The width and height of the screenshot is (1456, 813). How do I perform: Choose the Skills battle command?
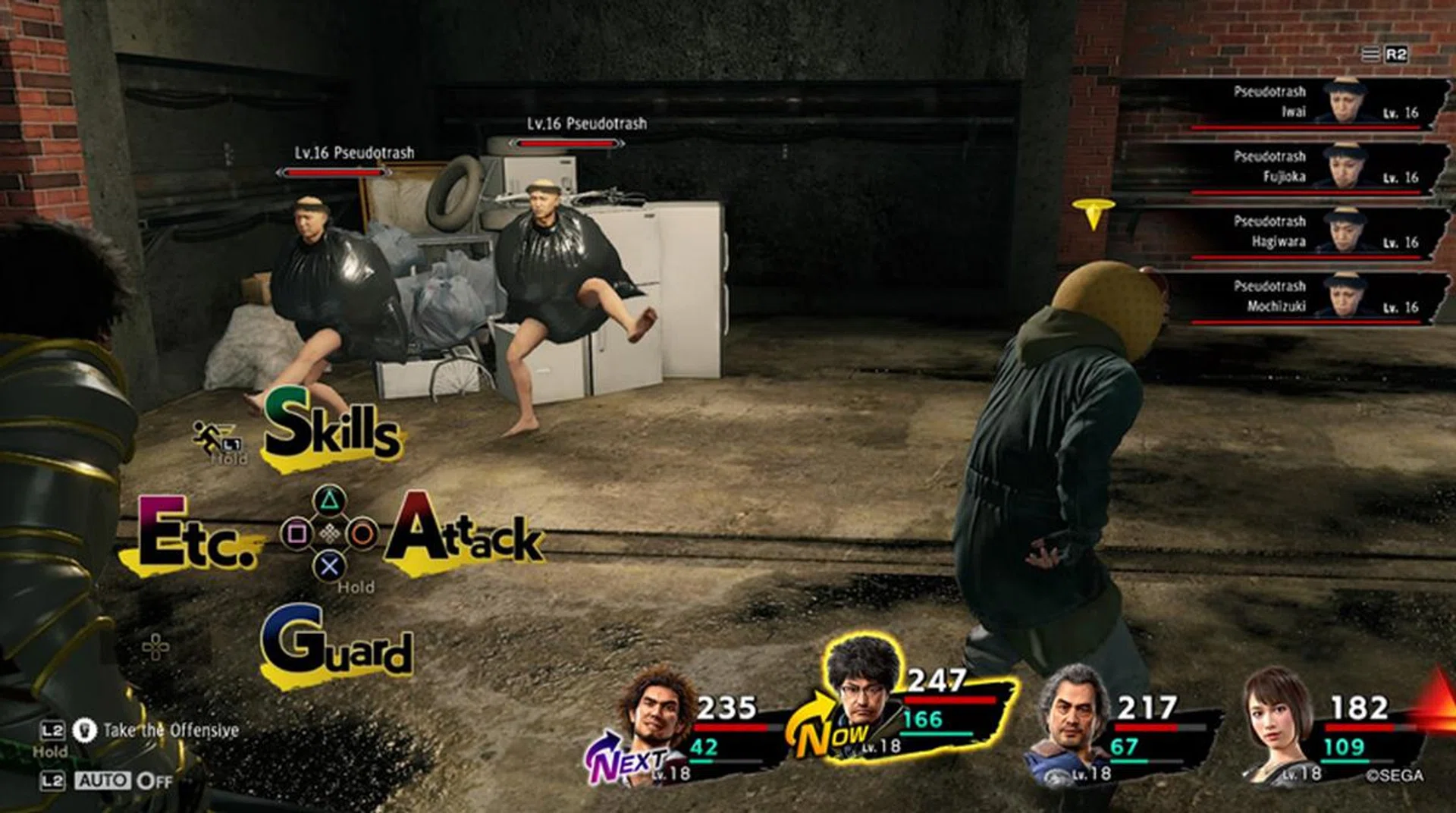pos(331,428)
